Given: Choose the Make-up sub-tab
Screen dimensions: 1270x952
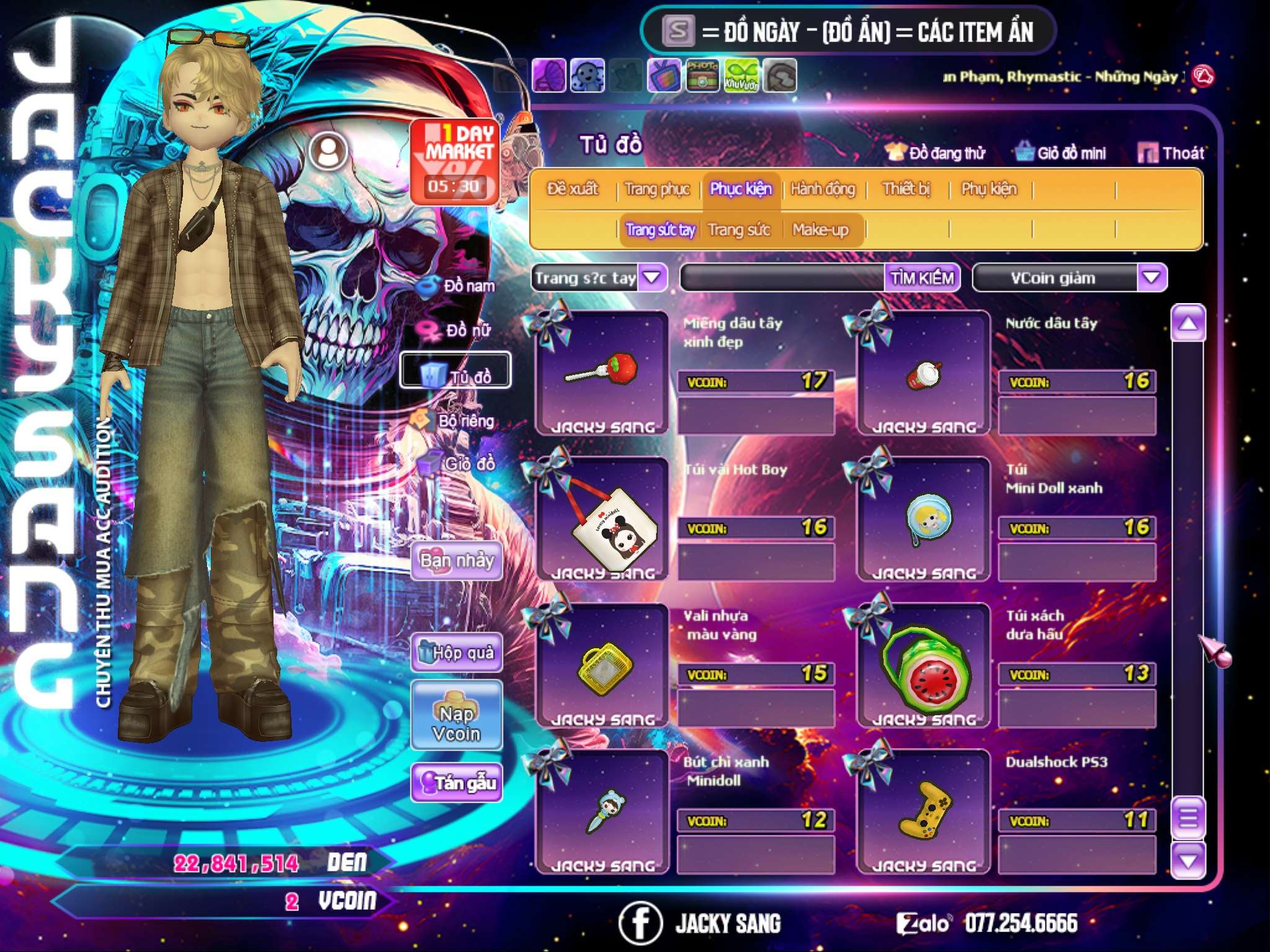Looking at the screenshot, I should click(x=820, y=230).
